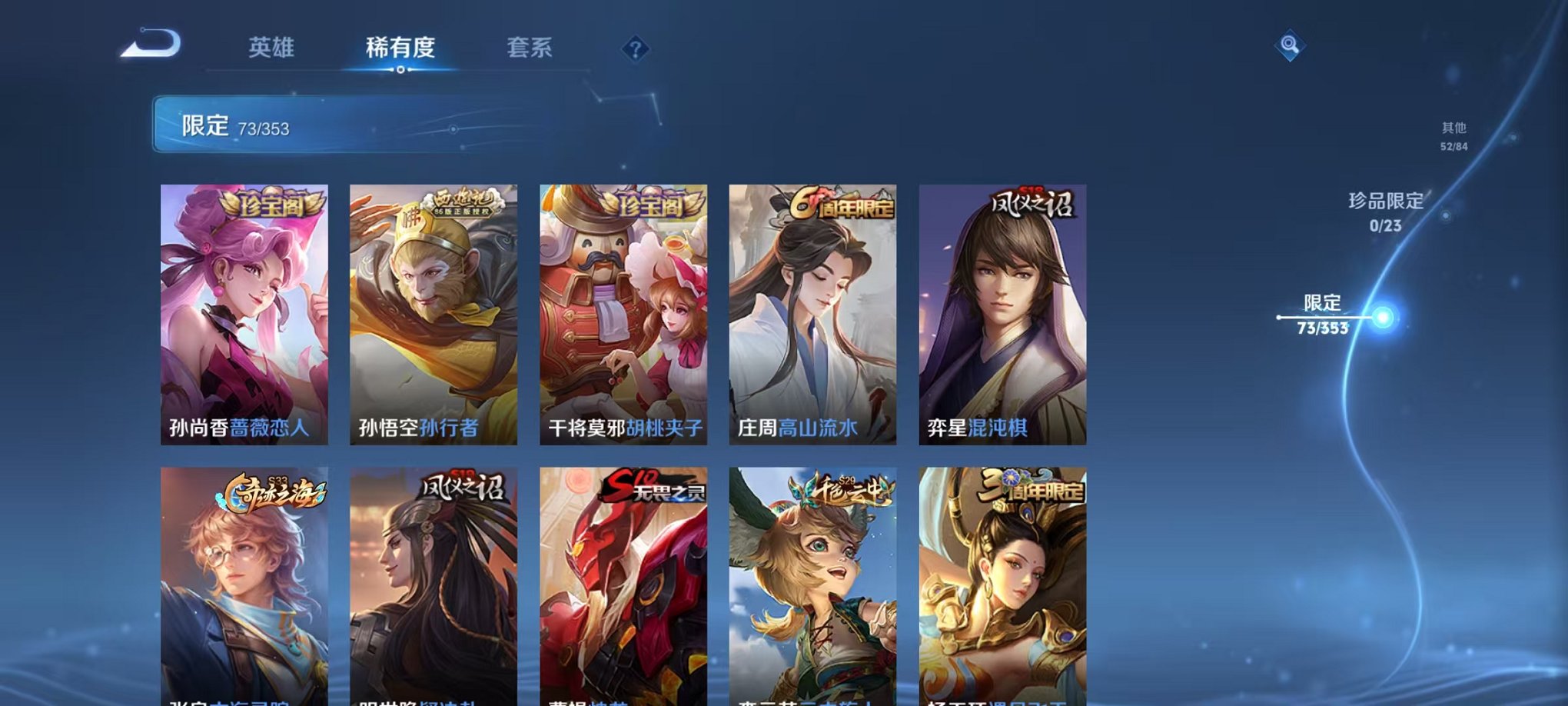Click the 6周年限定 badge on 庄周 card
The width and height of the screenshot is (1568, 706).
842,201
